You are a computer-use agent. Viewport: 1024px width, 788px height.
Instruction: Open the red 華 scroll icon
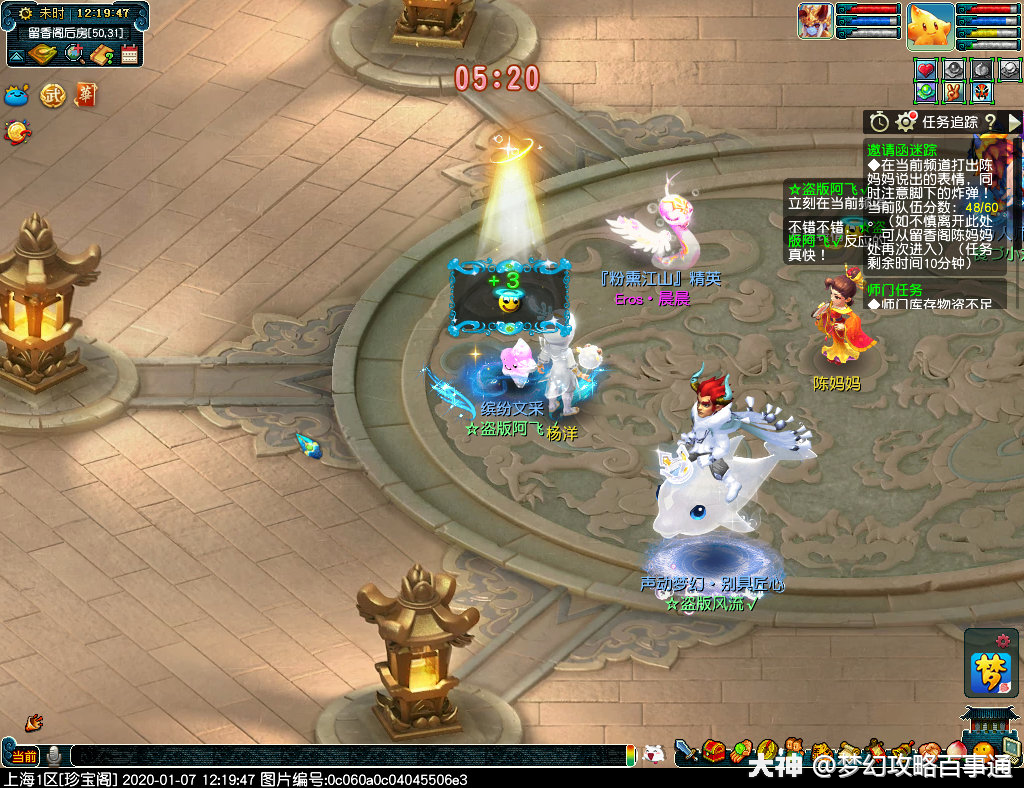coord(85,95)
